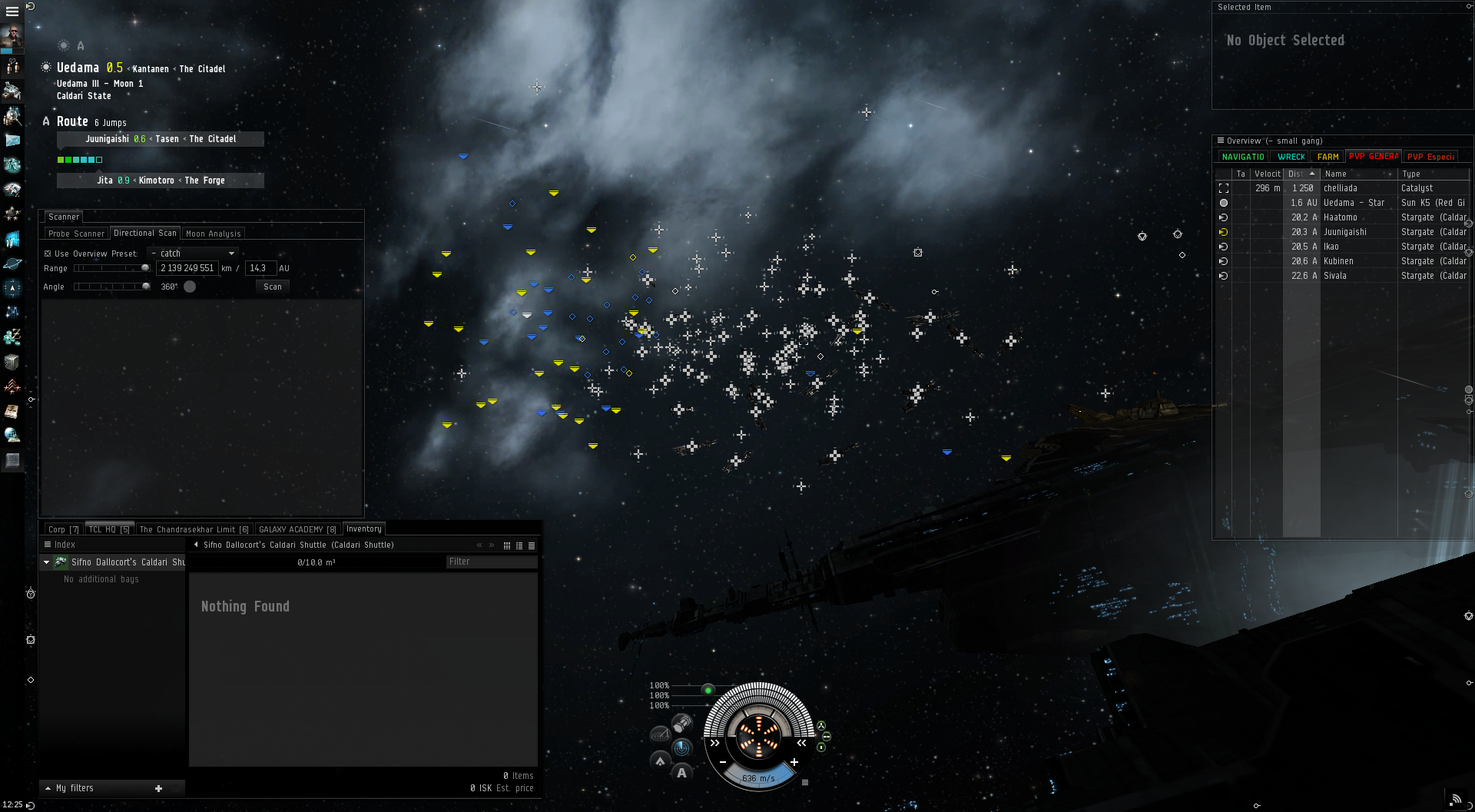Screen dimensions: 1475x812
Task: Click the inventory Filter field
Action: [x=491, y=562]
